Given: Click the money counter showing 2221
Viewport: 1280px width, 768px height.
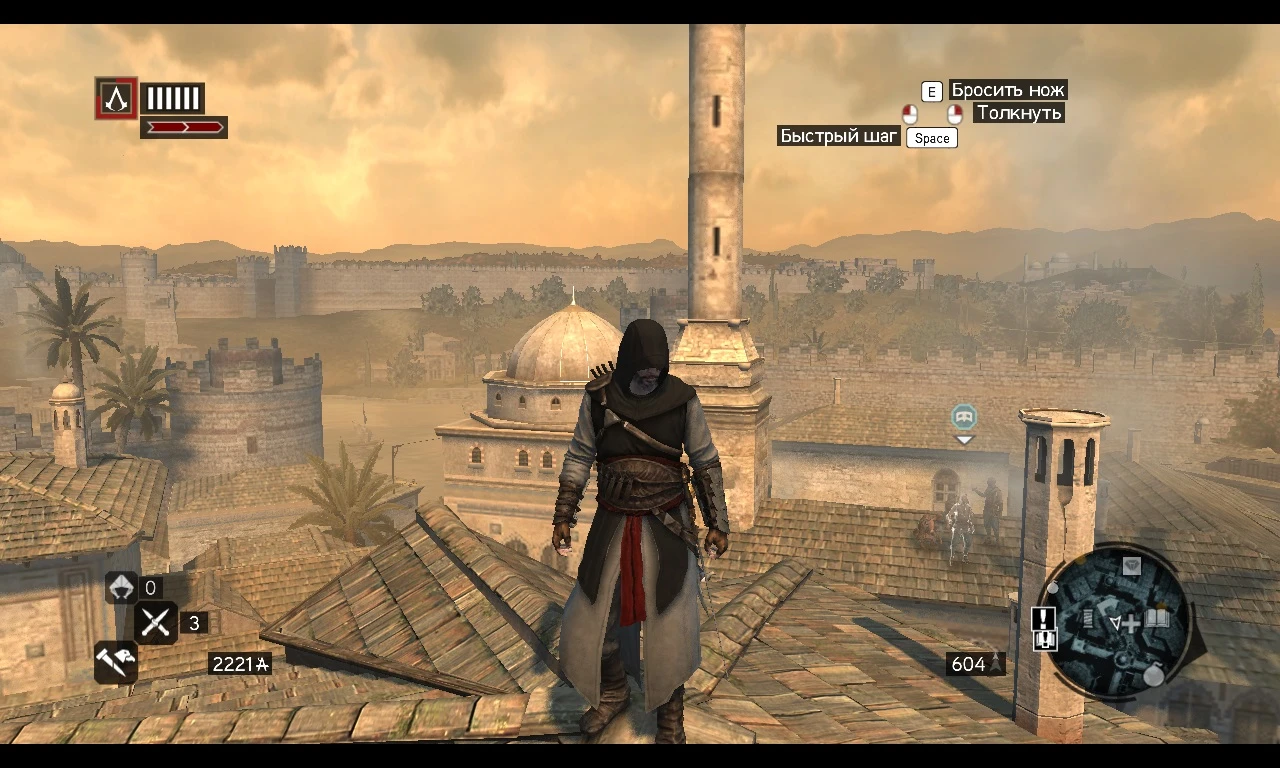Looking at the screenshot, I should click(238, 663).
